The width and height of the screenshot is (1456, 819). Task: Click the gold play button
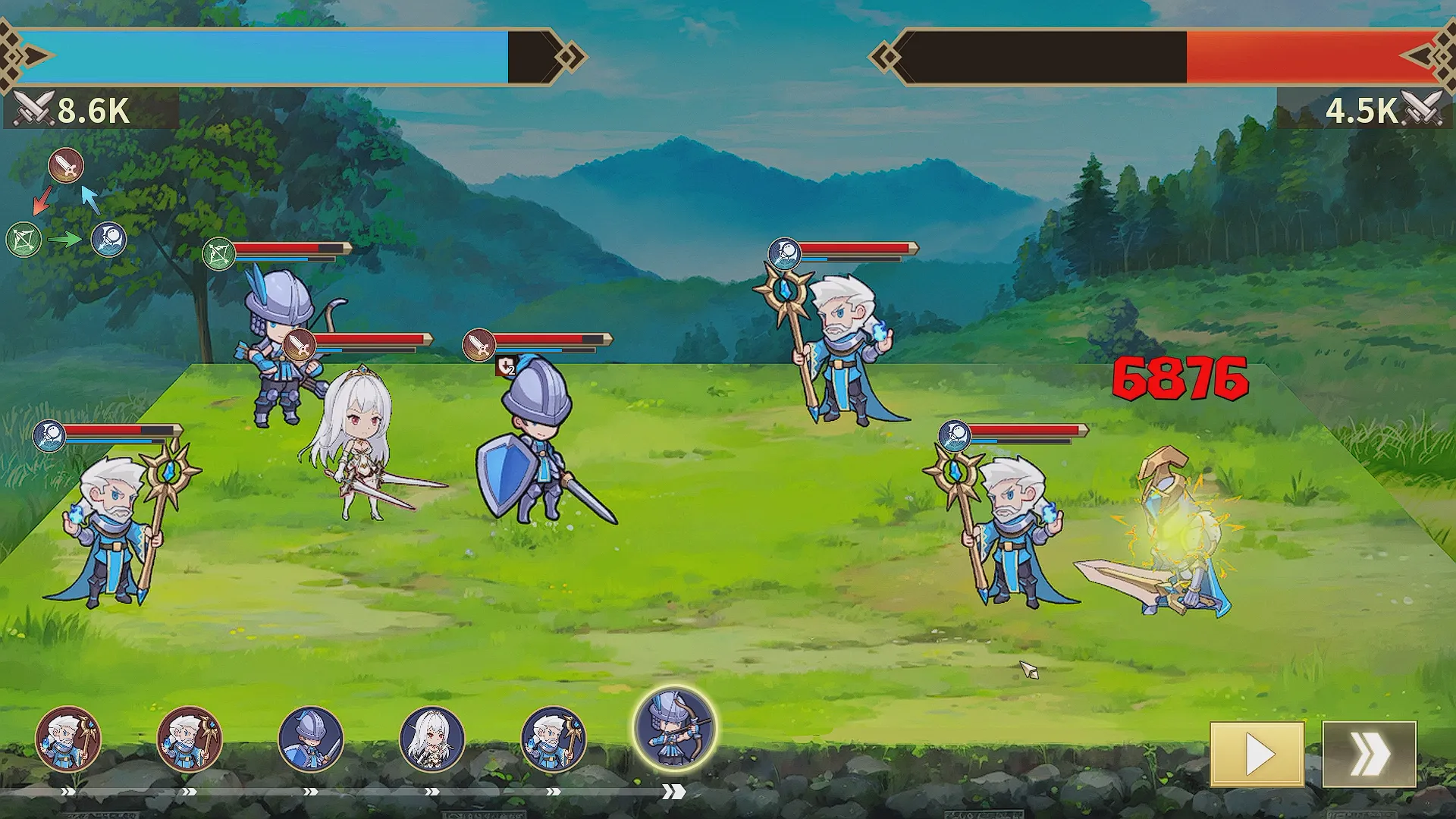(1257, 754)
